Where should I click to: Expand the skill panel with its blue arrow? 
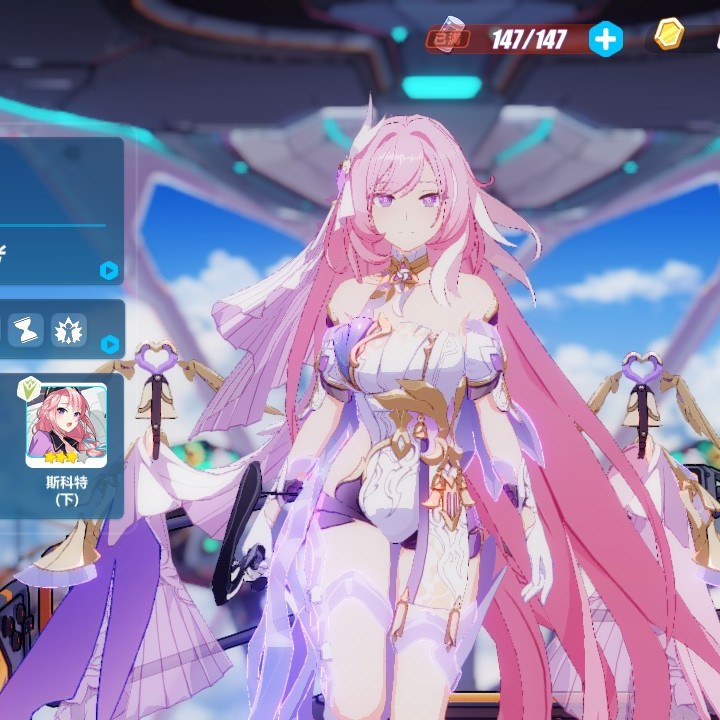click(109, 344)
